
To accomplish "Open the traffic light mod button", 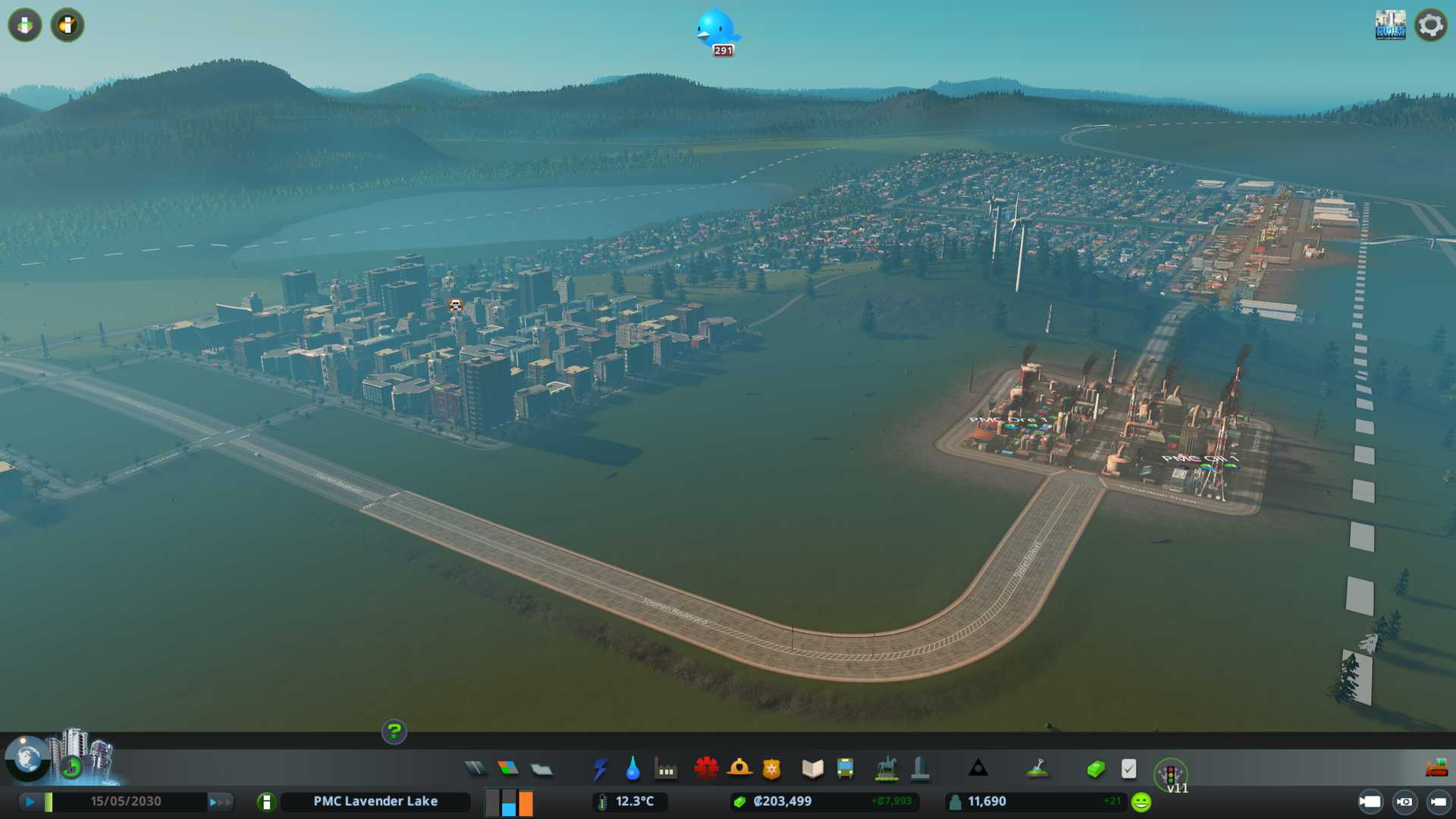I will click(x=1170, y=774).
